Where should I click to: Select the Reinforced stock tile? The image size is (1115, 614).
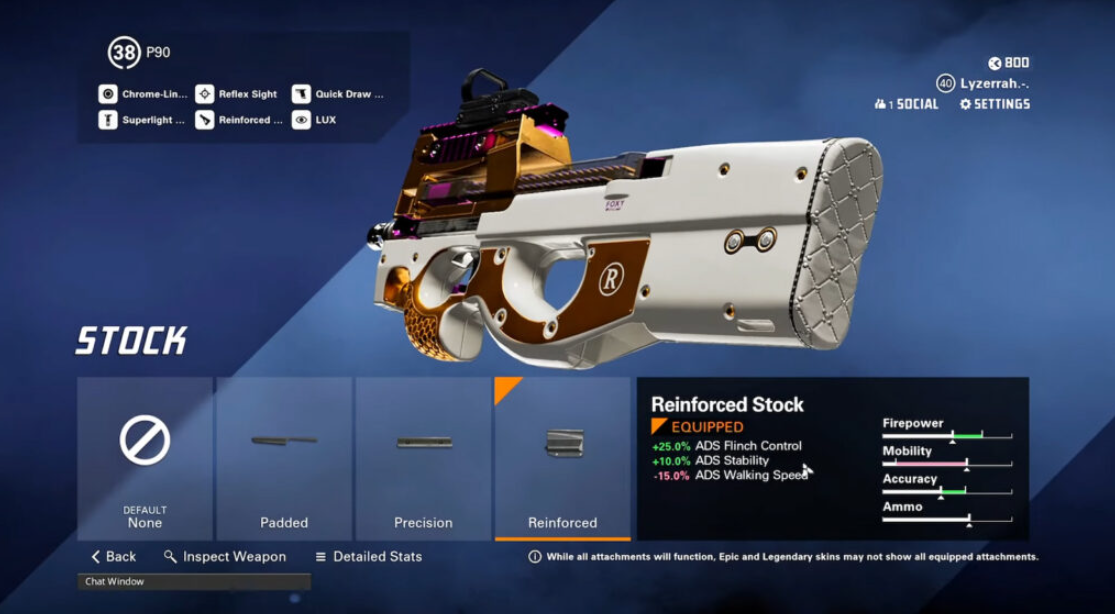point(562,458)
